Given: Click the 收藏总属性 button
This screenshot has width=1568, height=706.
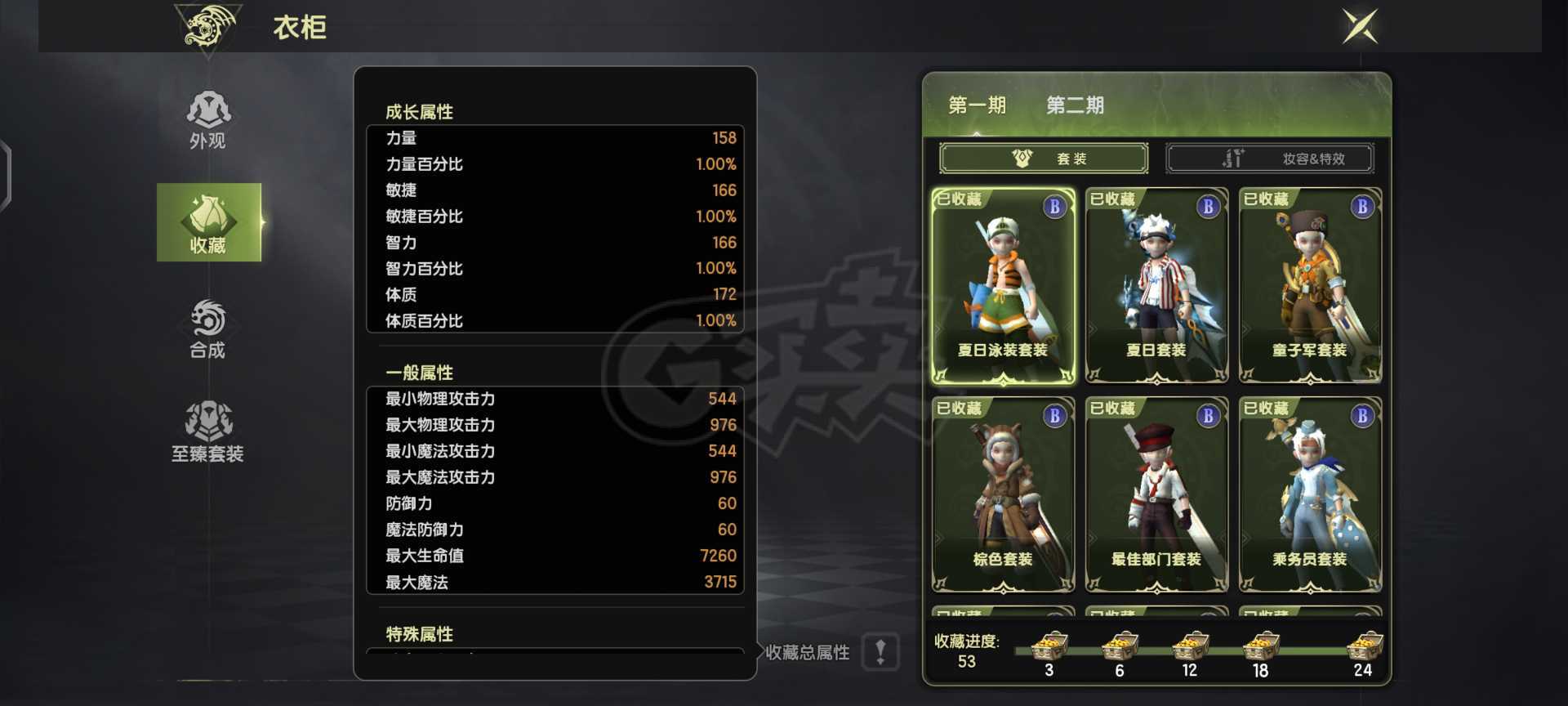Looking at the screenshot, I should point(808,653).
